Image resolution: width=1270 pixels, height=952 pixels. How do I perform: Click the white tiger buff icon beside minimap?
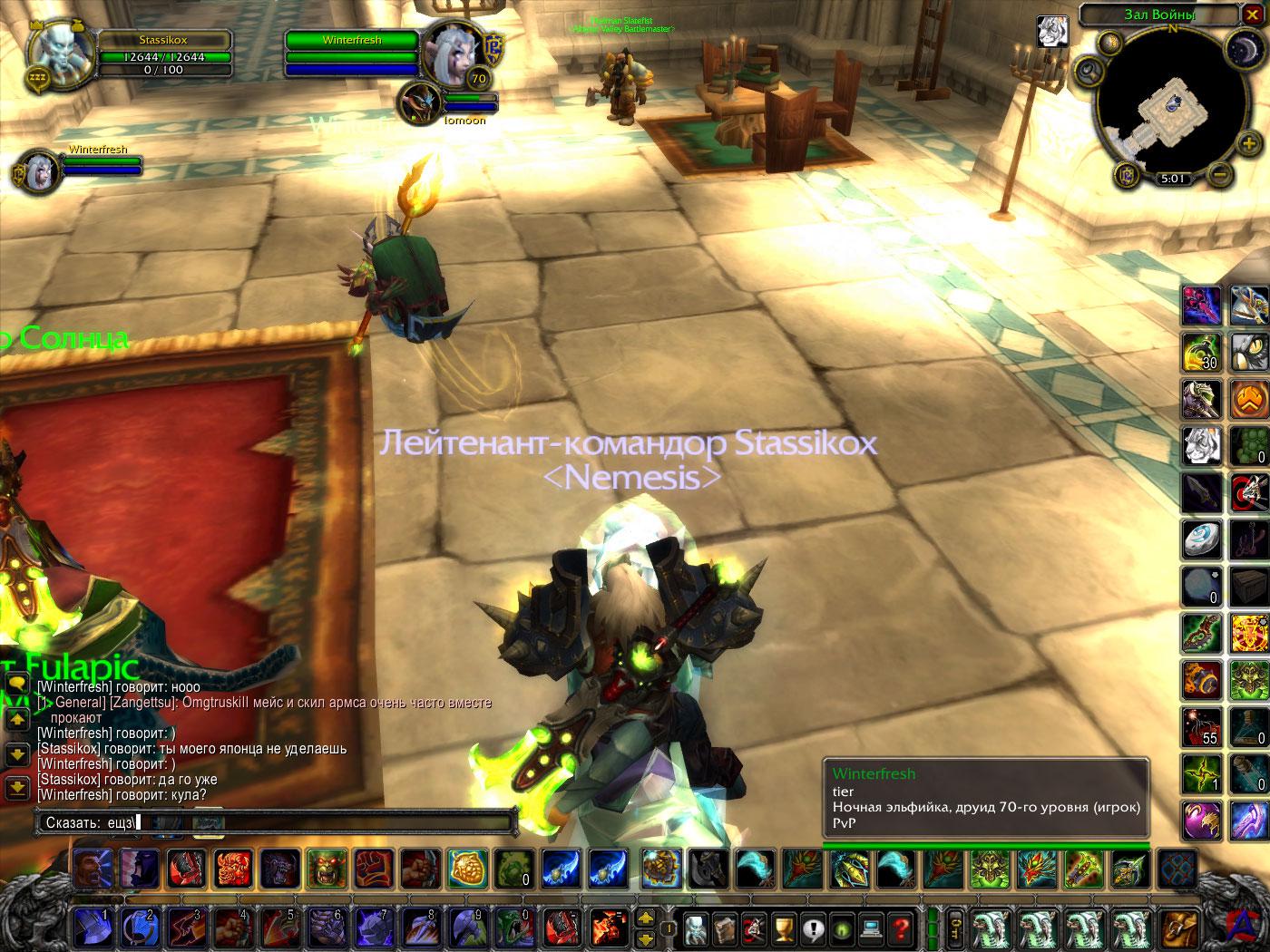click(x=1052, y=32)
